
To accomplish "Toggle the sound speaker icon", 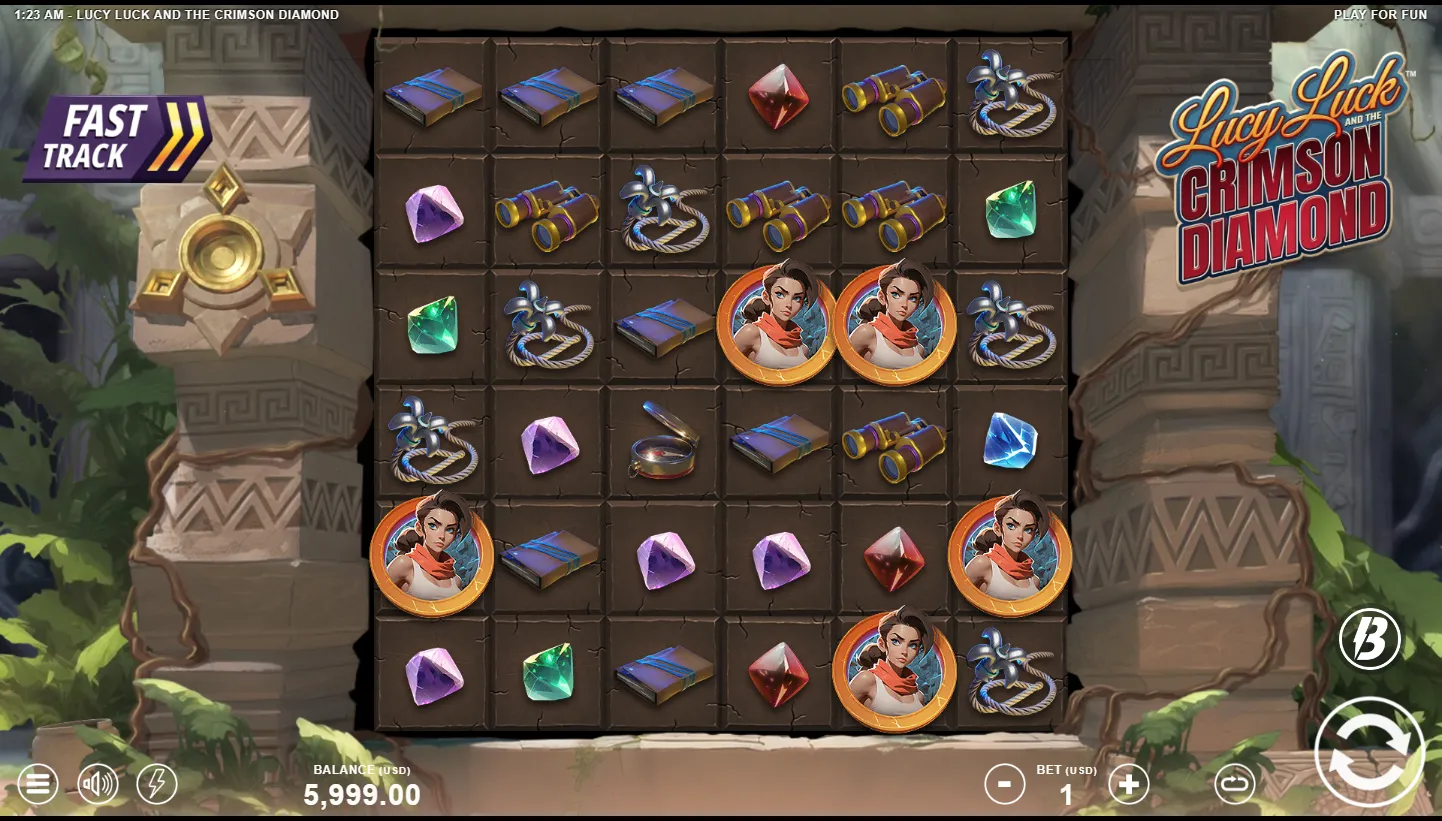I will pyautogui.click(x=98, y=784).
